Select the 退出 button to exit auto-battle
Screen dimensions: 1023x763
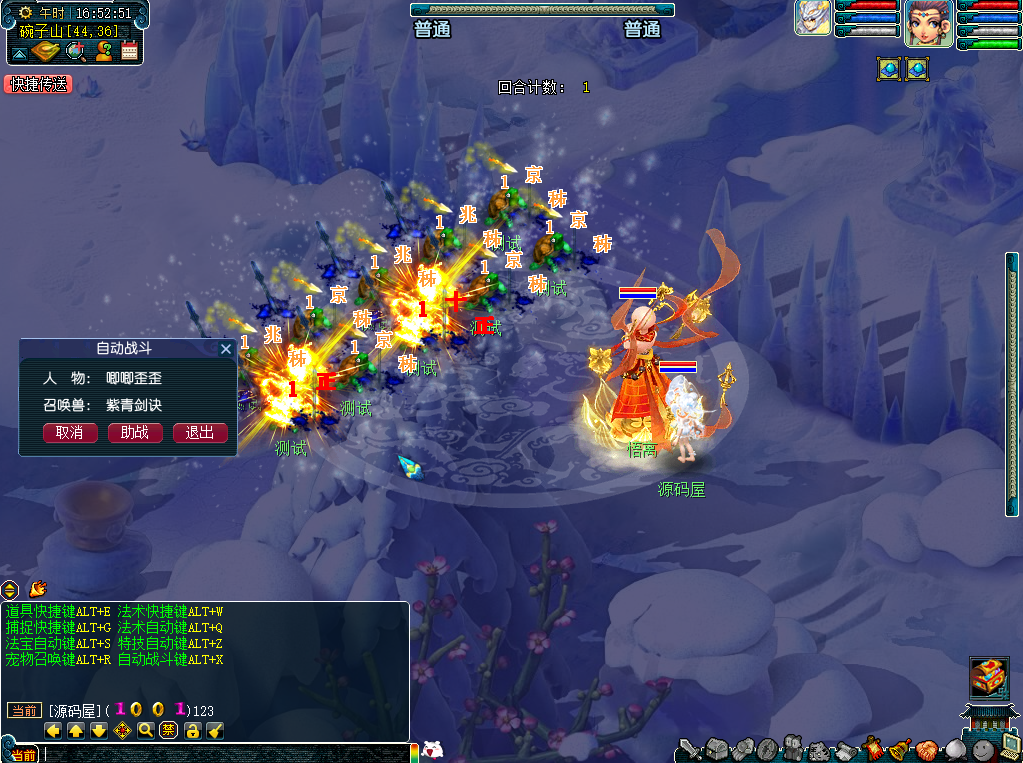click(200, 433)
